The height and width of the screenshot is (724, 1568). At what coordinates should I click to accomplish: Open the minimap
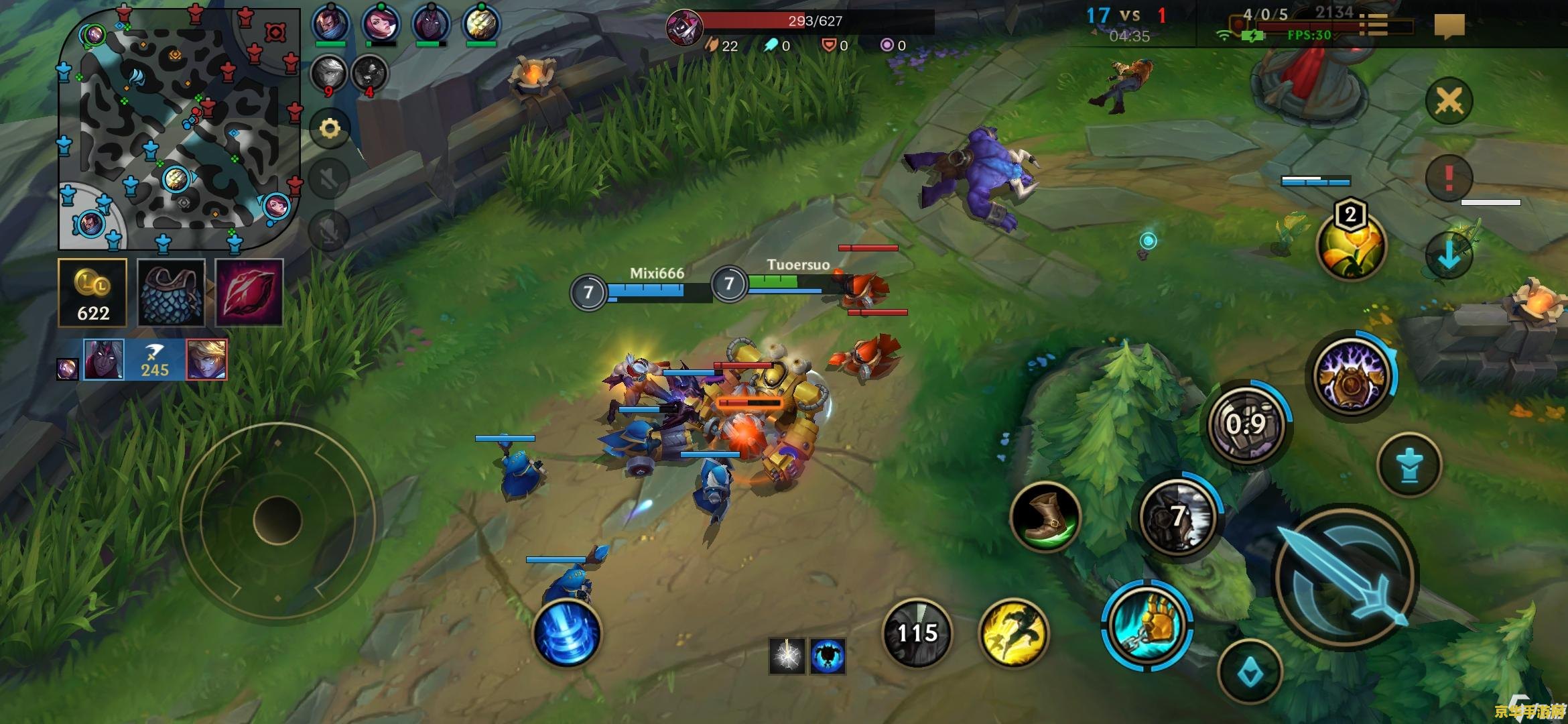pyautogui.click(x=178, y=127)
